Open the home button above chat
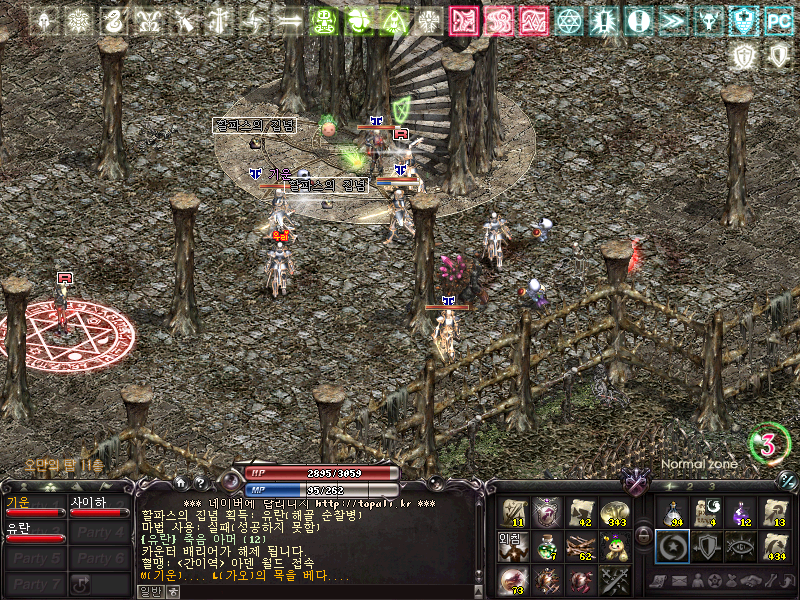Image resolution: width=800 pixels, height=600 pixels. [180, 482]
